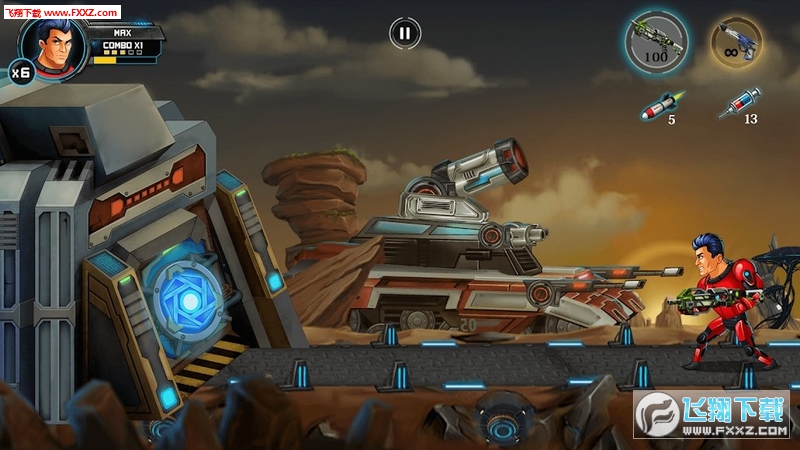
Task: Use the health syringe item
Action: click(740, 103)
